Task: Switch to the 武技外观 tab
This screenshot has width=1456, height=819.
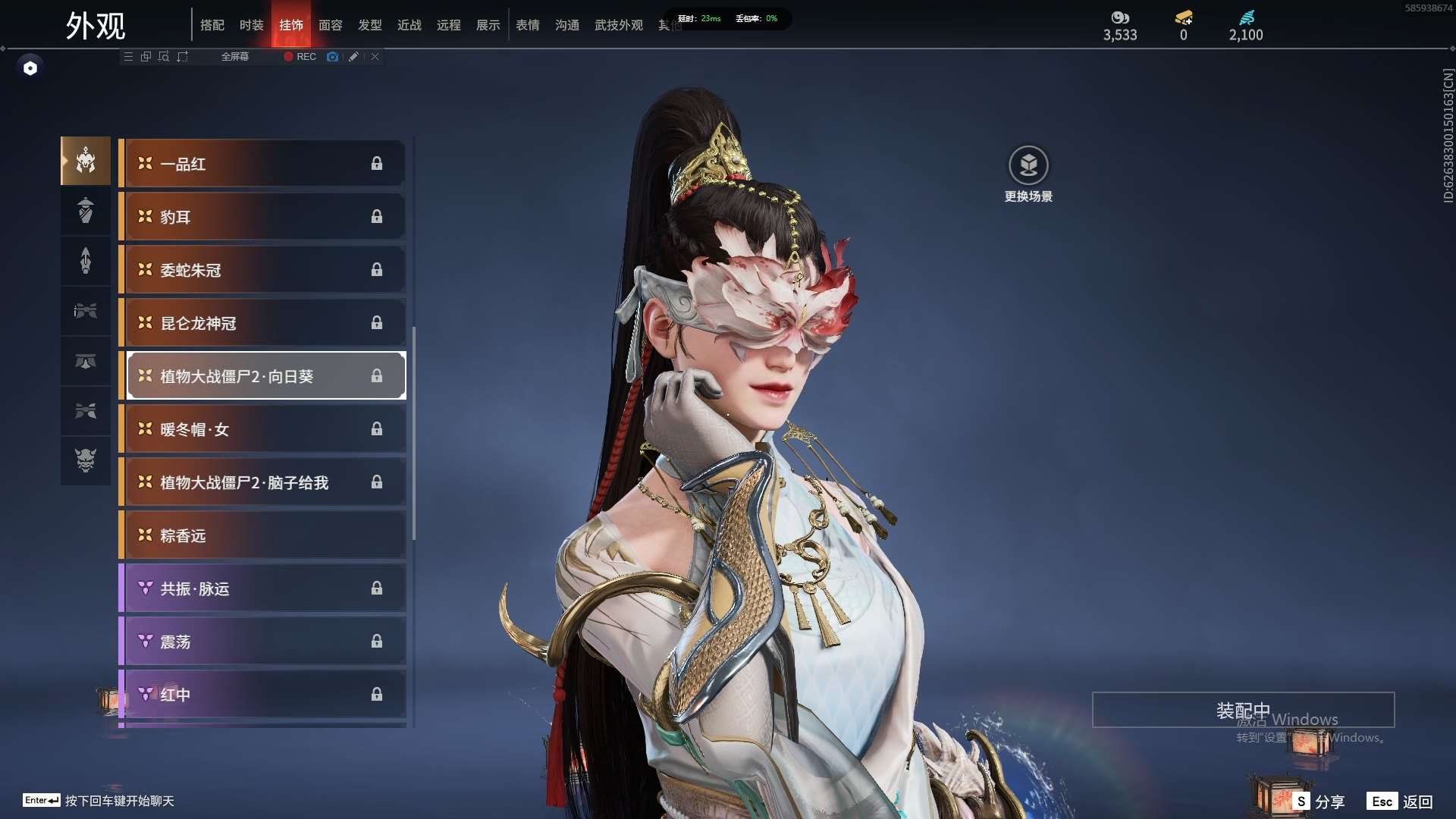Action: coord(618,25)
